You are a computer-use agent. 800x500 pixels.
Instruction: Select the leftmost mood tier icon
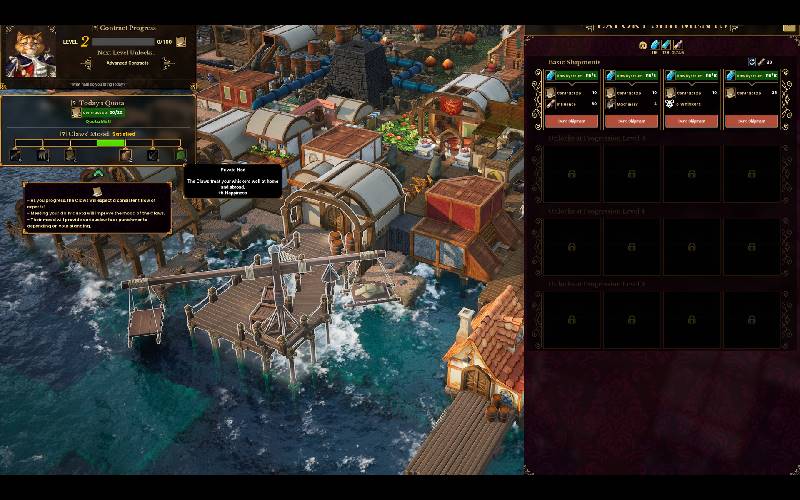tap(16, 155)
